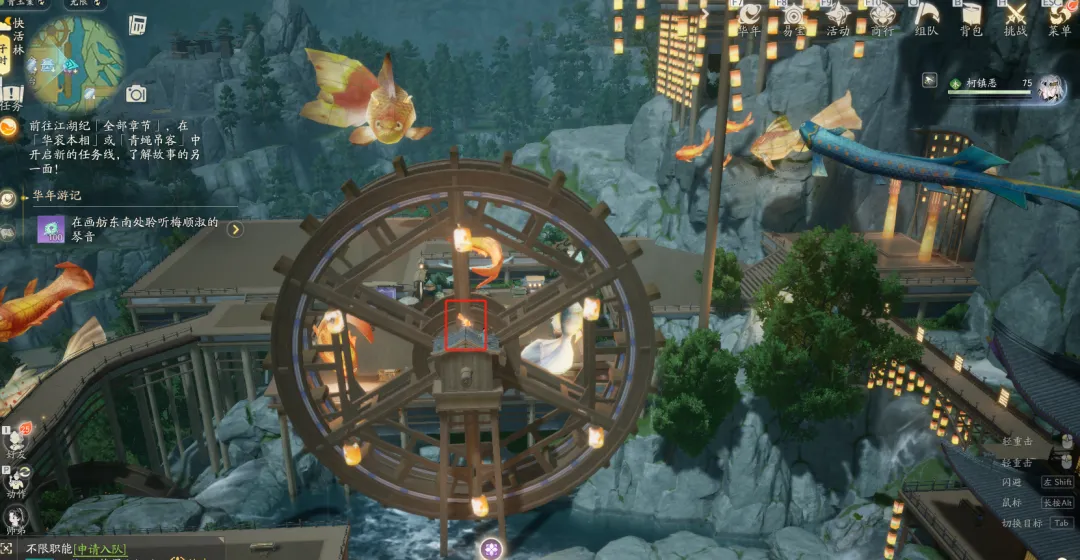The width and height of the screenshot is (1080, 560).
Task: Open the 活动 events menu
Action: 838,17
